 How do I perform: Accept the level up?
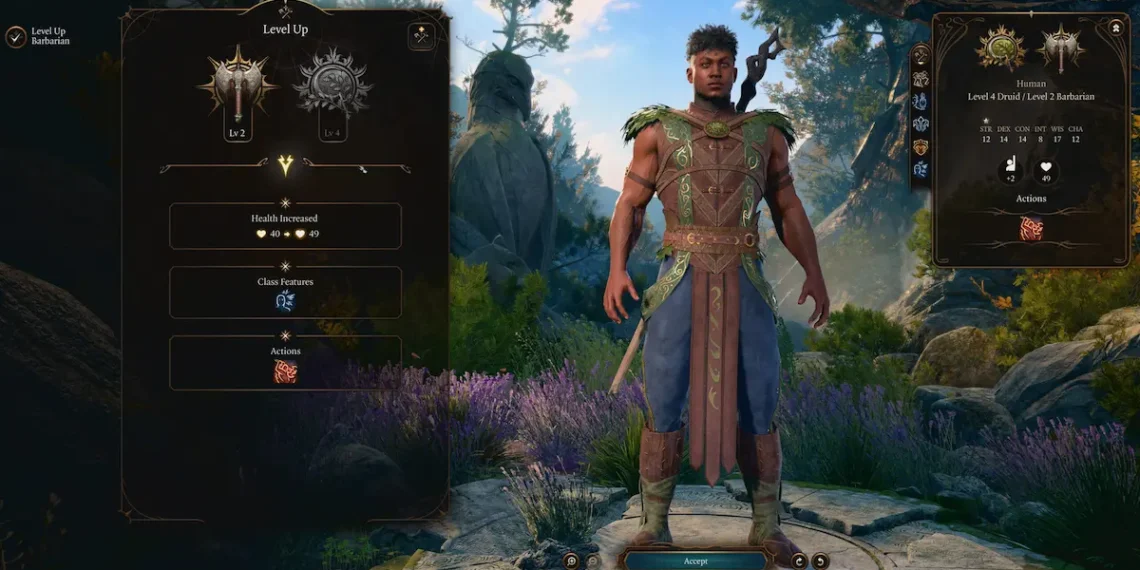click(695, 561)
